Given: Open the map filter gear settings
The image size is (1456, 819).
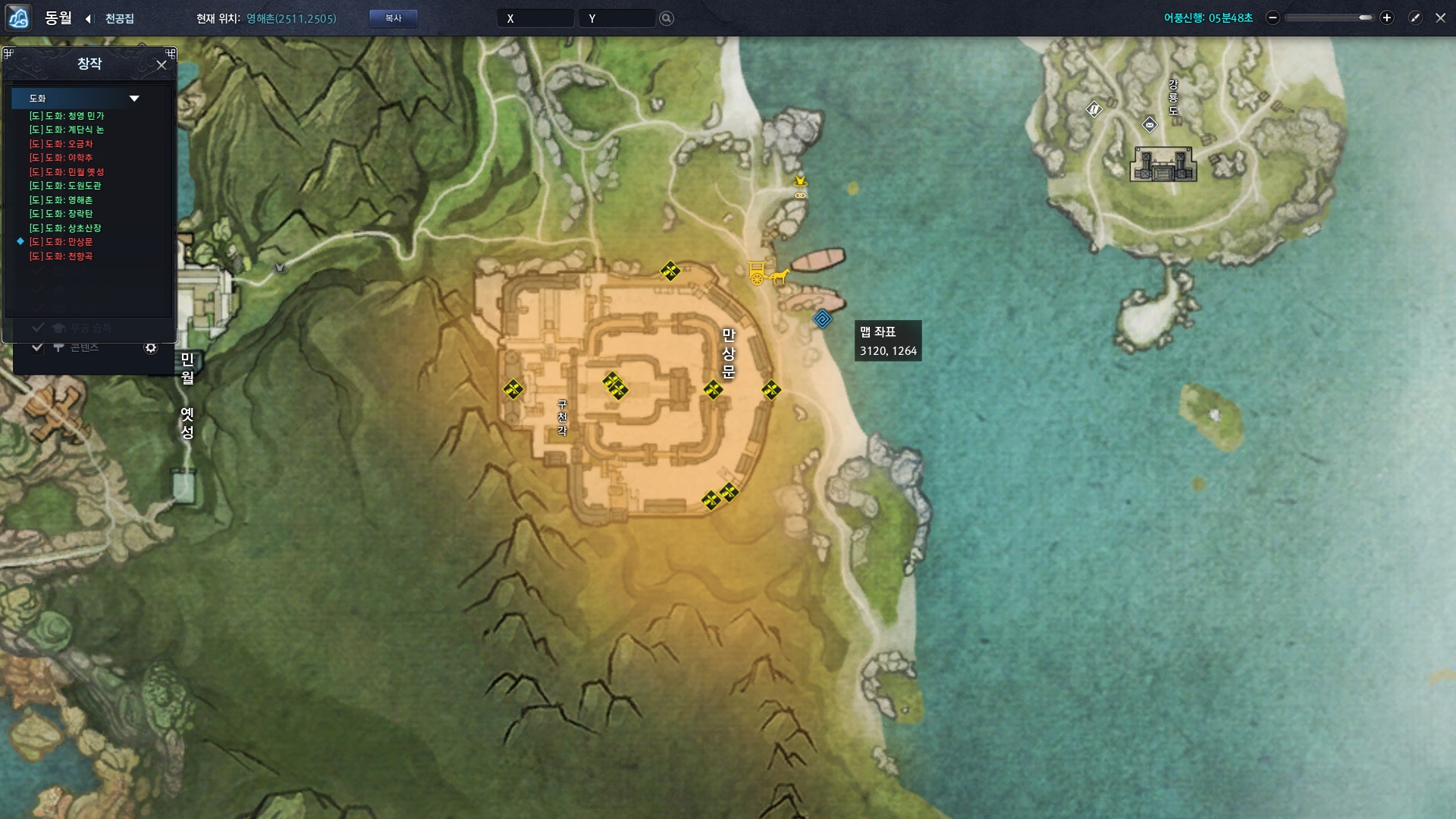Looking at the screenshot, I should [151, 347].
